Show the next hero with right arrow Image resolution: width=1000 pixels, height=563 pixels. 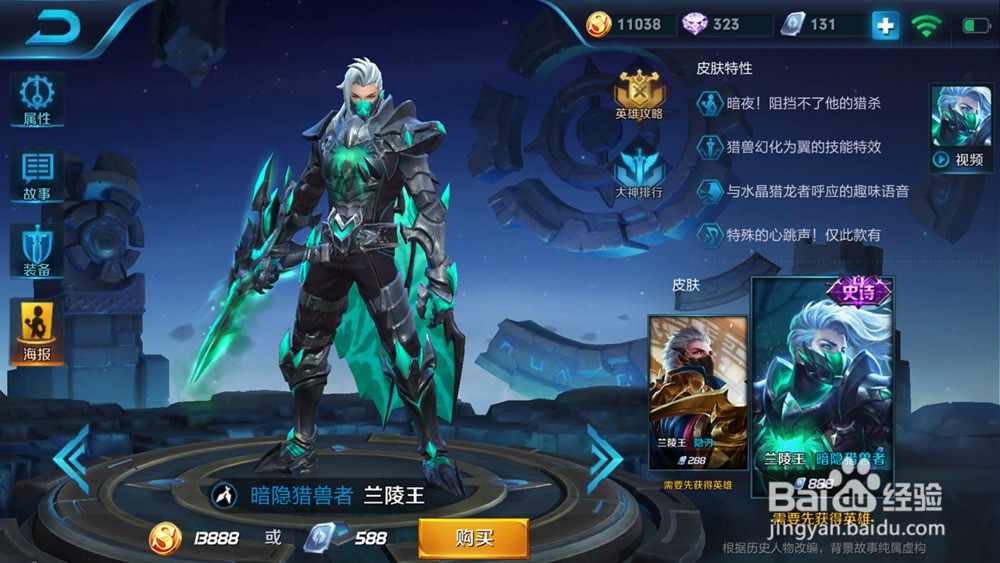[x=605, y=458]
